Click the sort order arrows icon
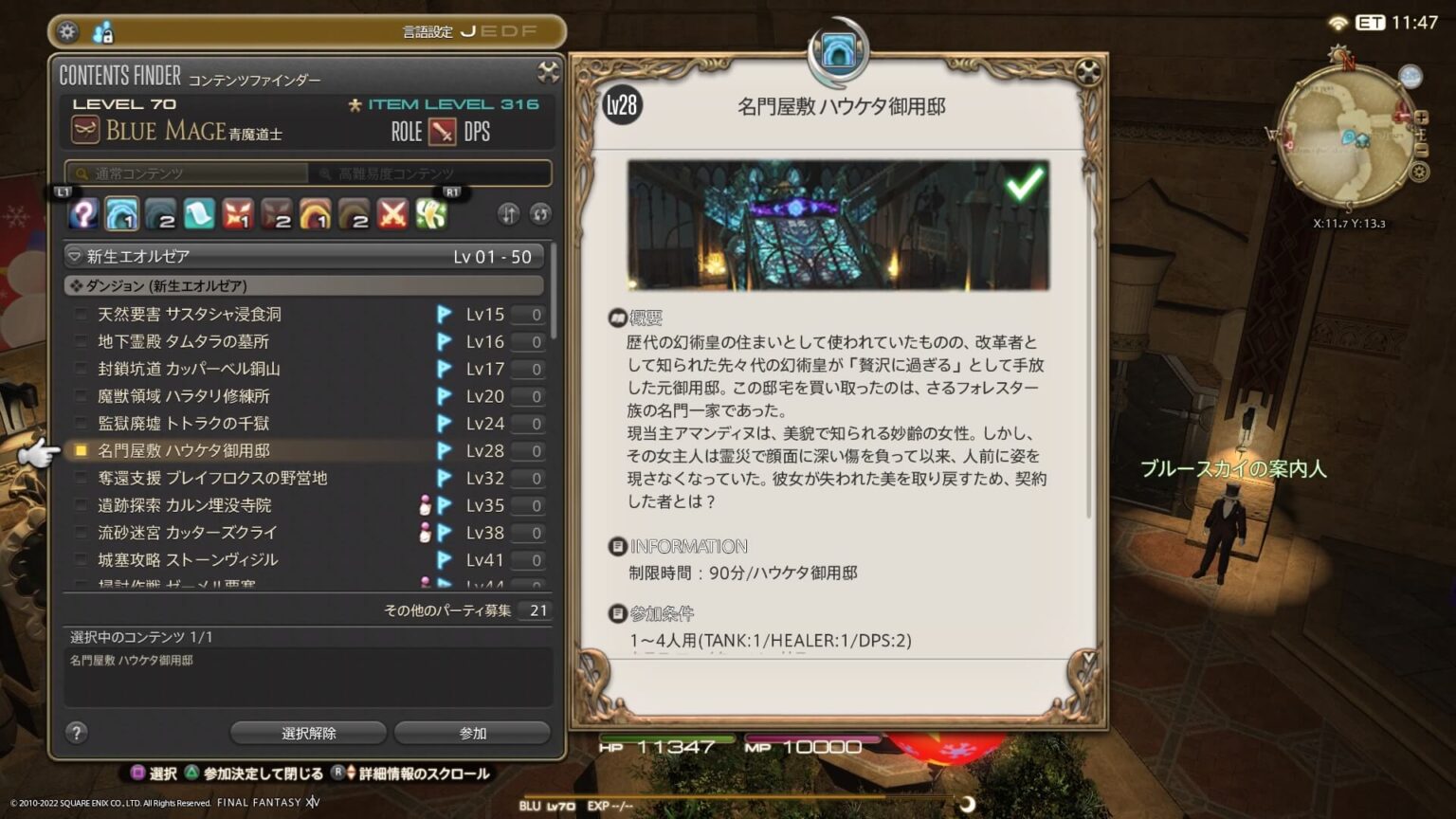The image size is (1456, 819). pyautogui.click(x=508, y=215)
